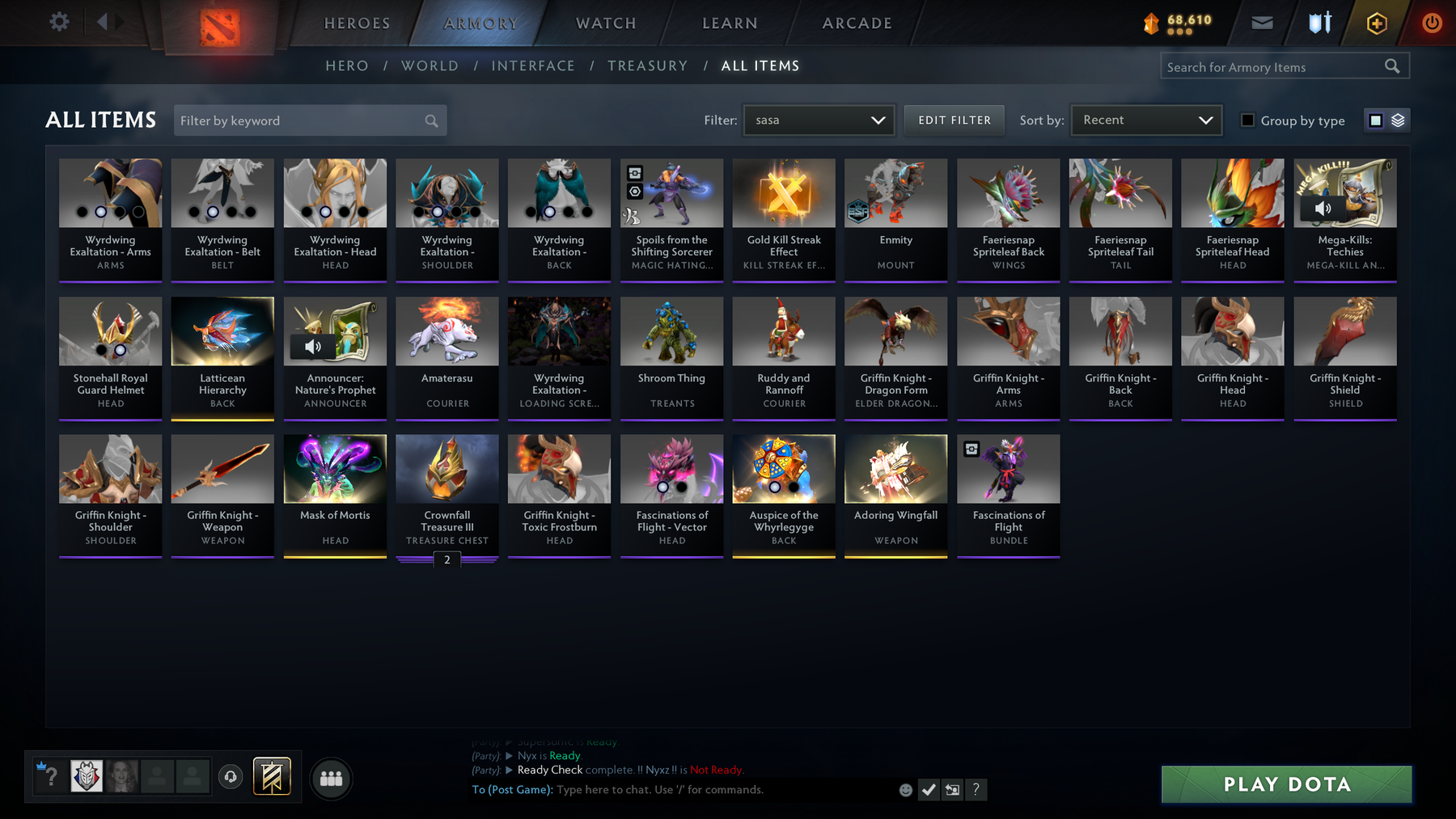Open the Arcade tab

pos(857,23)
